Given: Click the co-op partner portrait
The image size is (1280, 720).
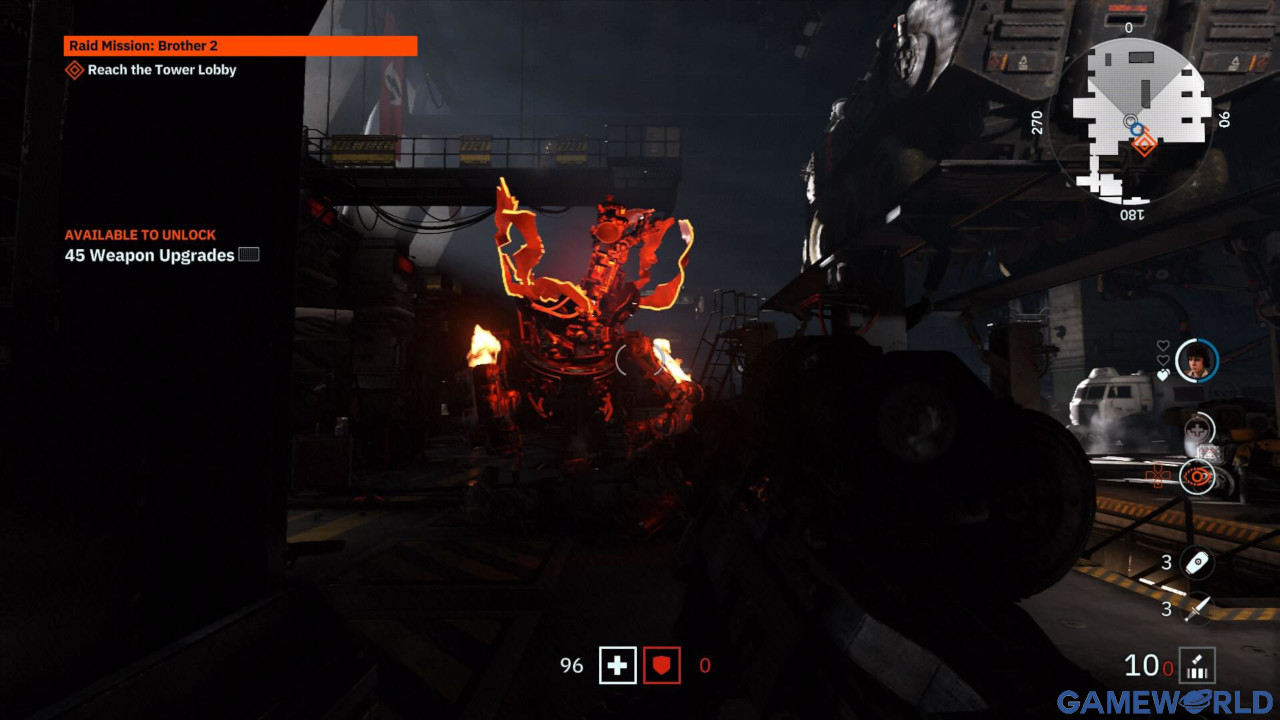Looking at the screenshot, I should click(x=1196, y=360).
